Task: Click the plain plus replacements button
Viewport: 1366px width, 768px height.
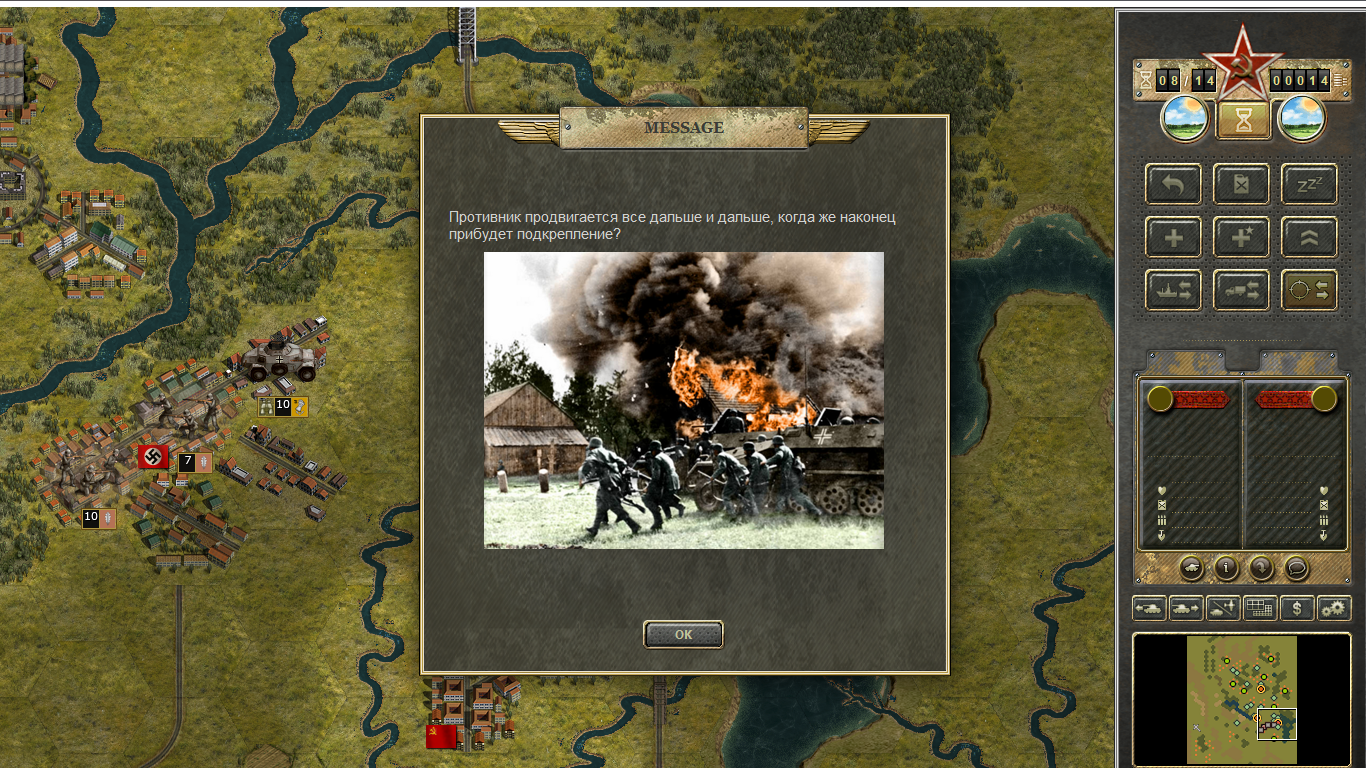Action: (1173, 237)
